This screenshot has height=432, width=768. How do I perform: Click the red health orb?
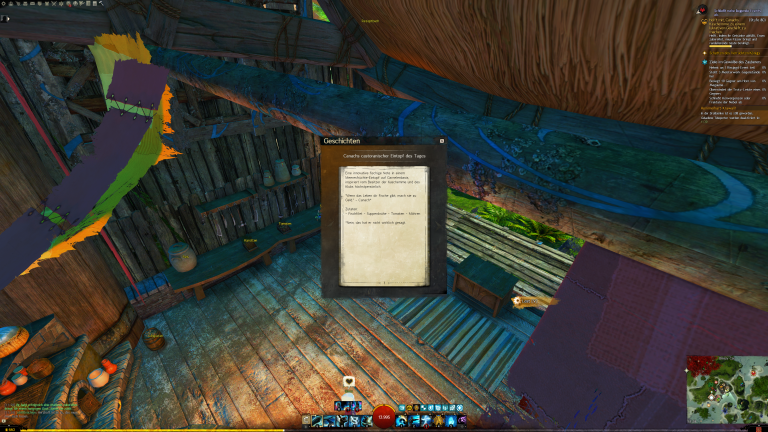[x=384, y=417]
